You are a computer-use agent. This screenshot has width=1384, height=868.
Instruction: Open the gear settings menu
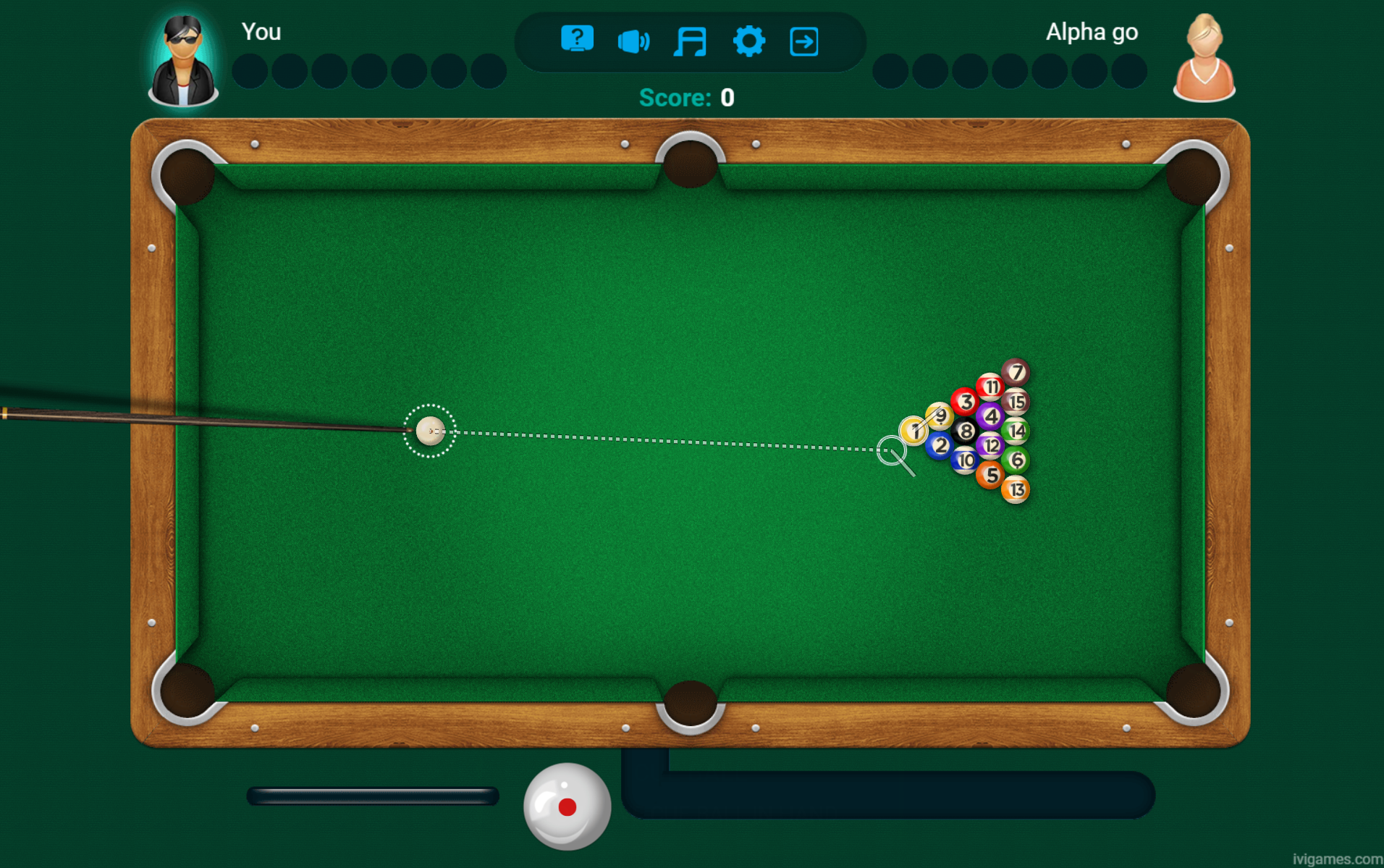[x=748, y=41]
